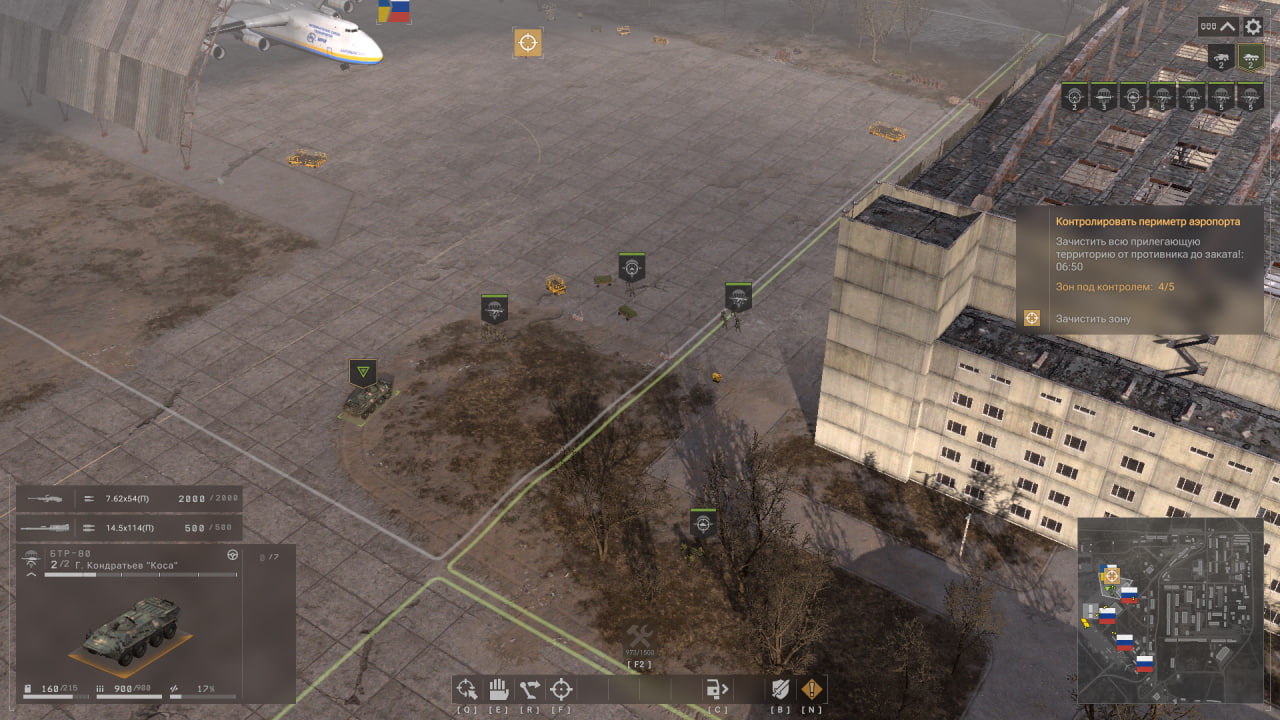Click the vehicle disembark door icon
Viewport: 1280px width, 720px height.
717,689
